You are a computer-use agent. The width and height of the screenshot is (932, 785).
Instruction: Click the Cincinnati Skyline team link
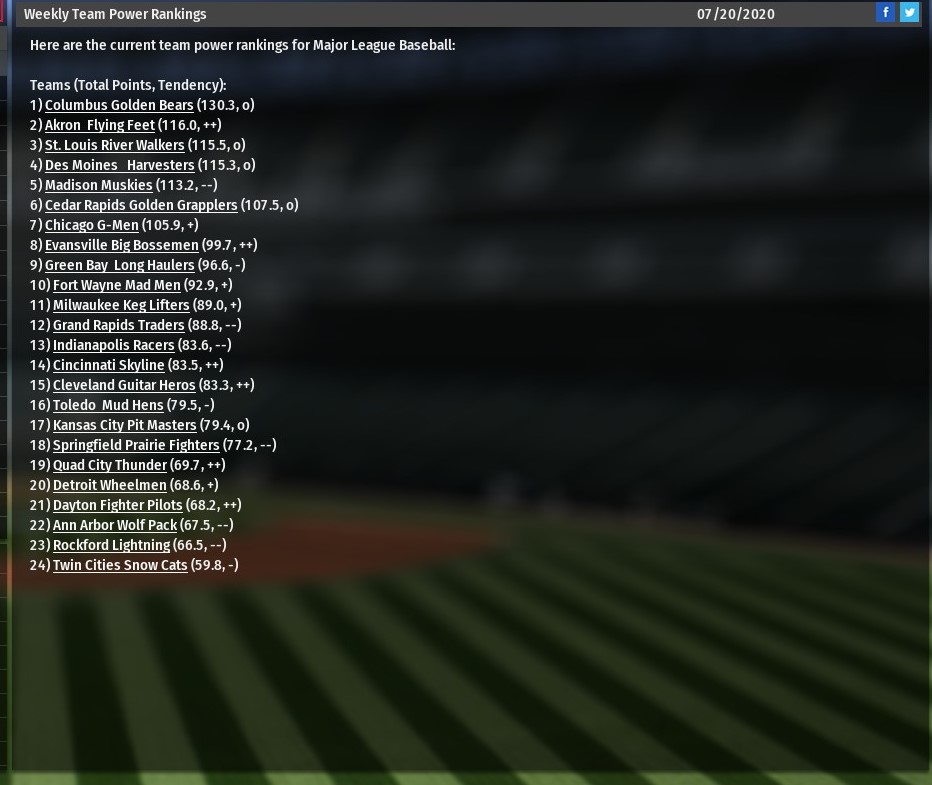click(109, 365)
